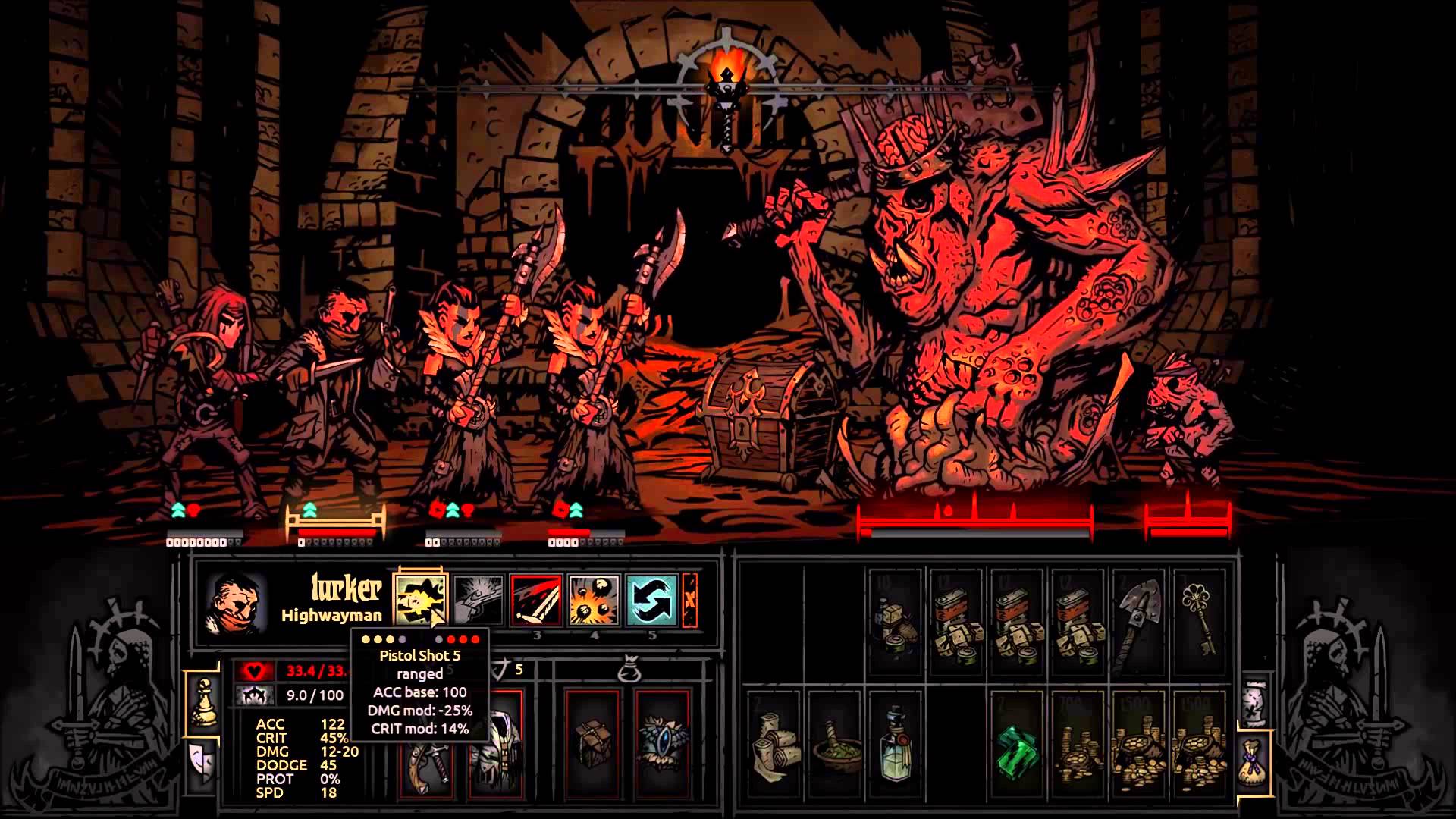Pick the wrapped box trinket
The width and height of the screenshot is (1456, 819).
pyautogui.click(x=593, y=743)
